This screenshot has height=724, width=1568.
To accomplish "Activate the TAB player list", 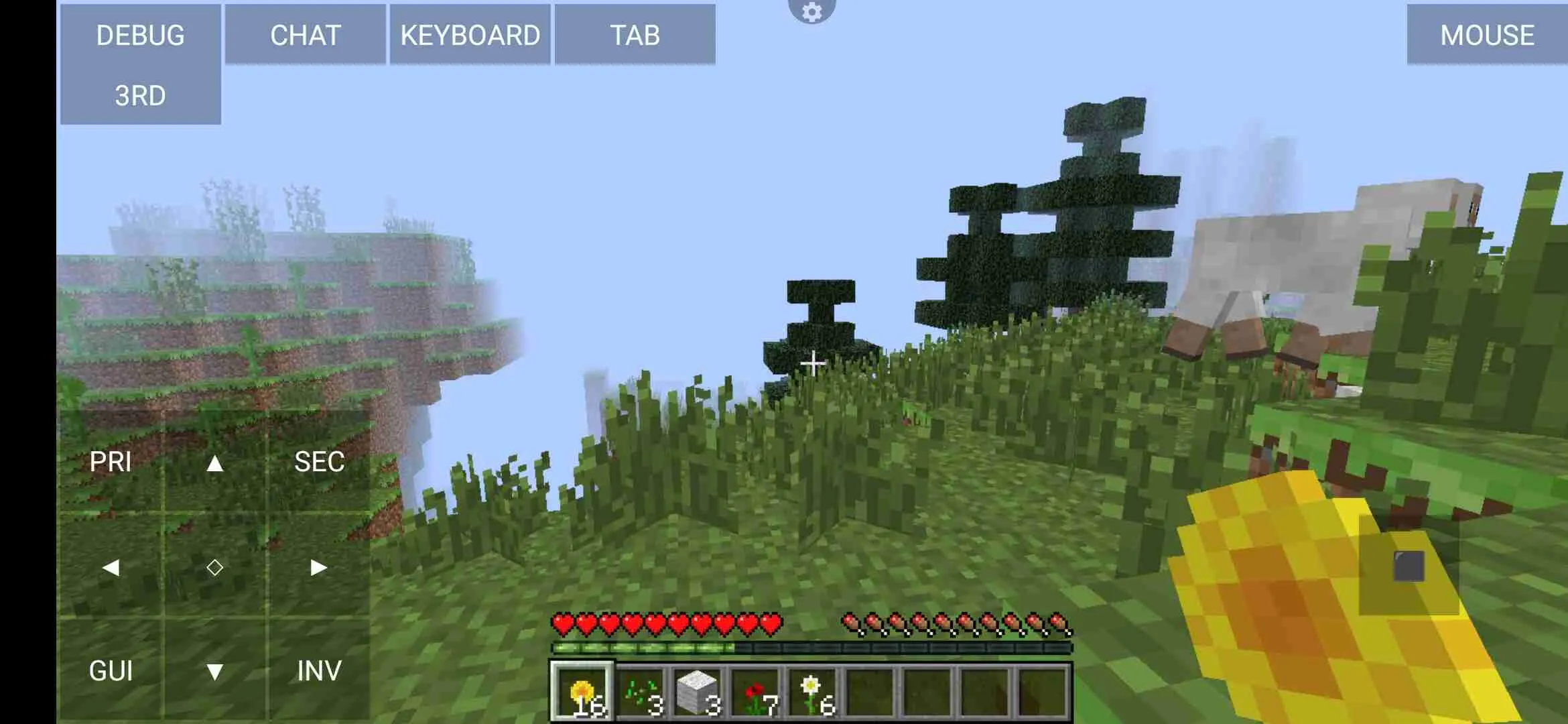I will (x=634, y=35).
